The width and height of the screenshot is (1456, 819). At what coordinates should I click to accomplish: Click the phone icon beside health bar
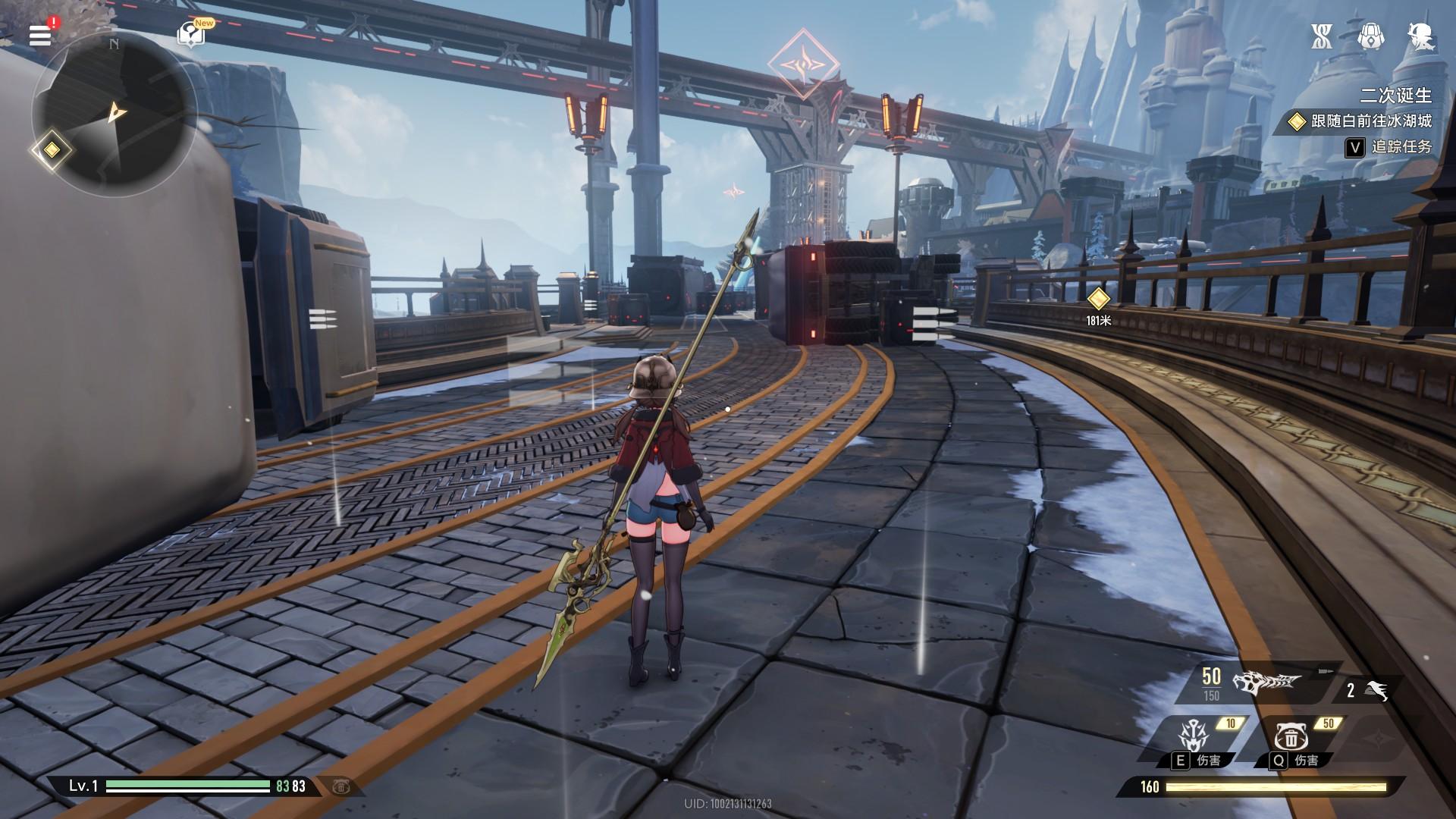pyautogui.click(x=340, y=786)
